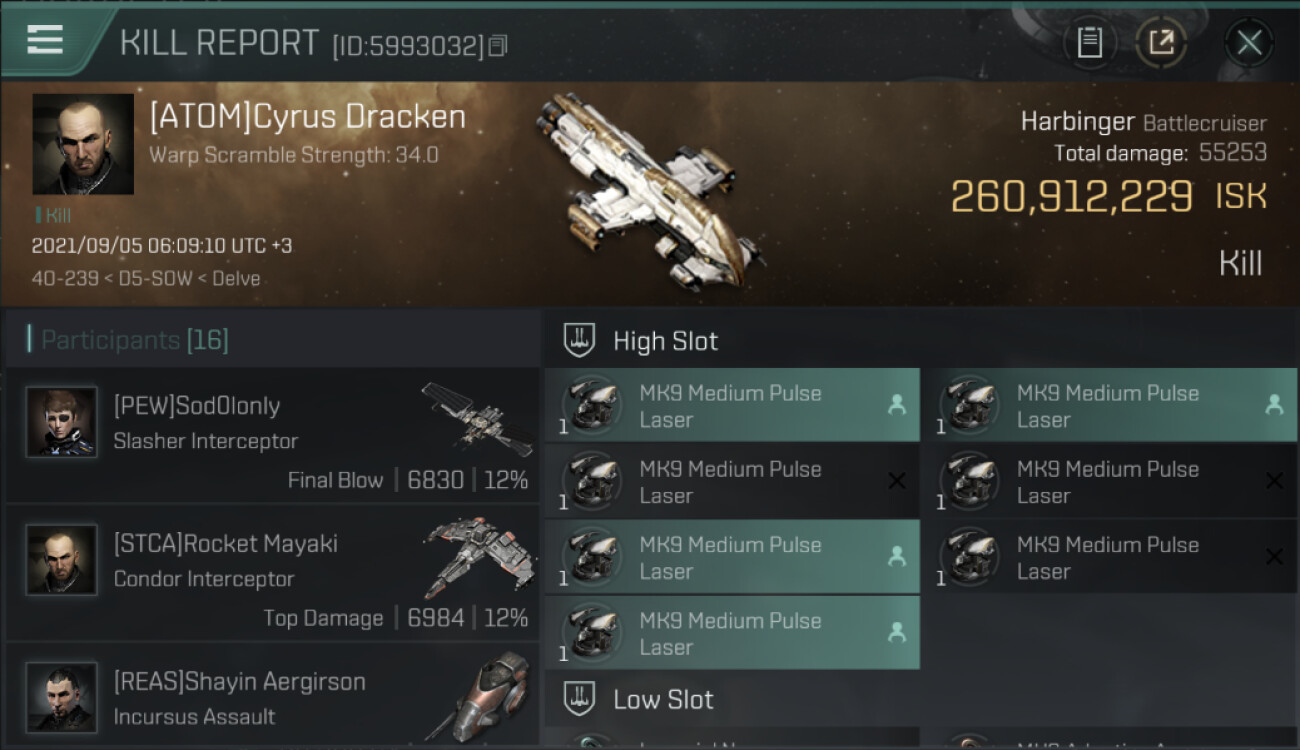1300x750 pixels.
Task: Inspect the Harbinger ship image
Action: tap(648, 190)
